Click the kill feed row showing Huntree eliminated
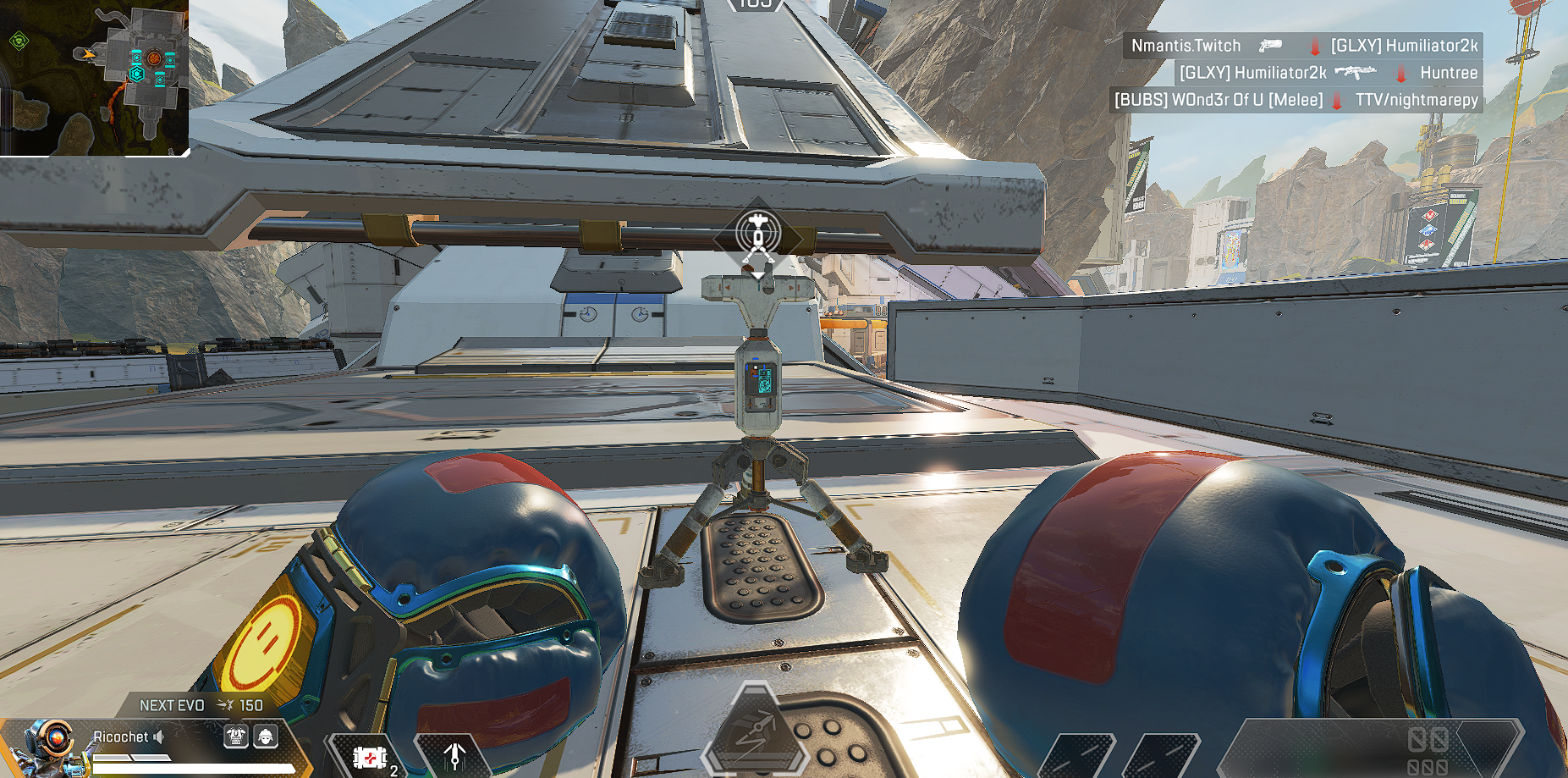Viewport: 1568px width, 778px height. [x=1329, y=73]
